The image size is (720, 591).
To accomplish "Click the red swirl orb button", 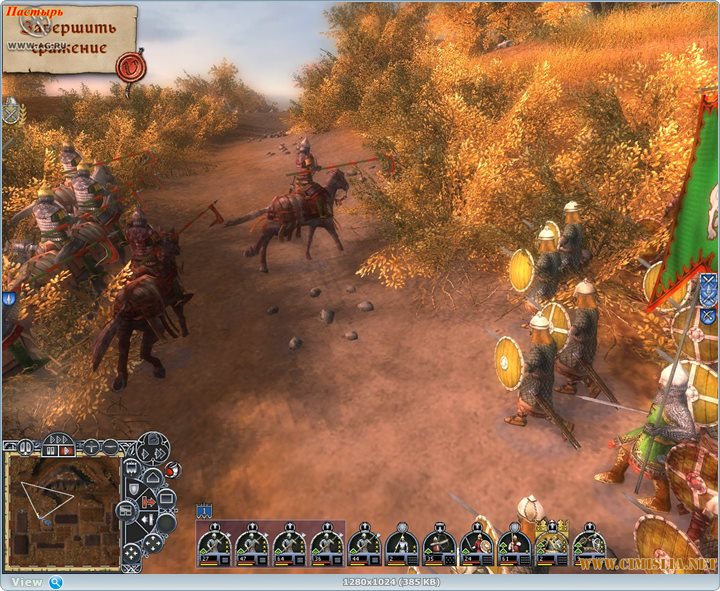I will 174,470.
